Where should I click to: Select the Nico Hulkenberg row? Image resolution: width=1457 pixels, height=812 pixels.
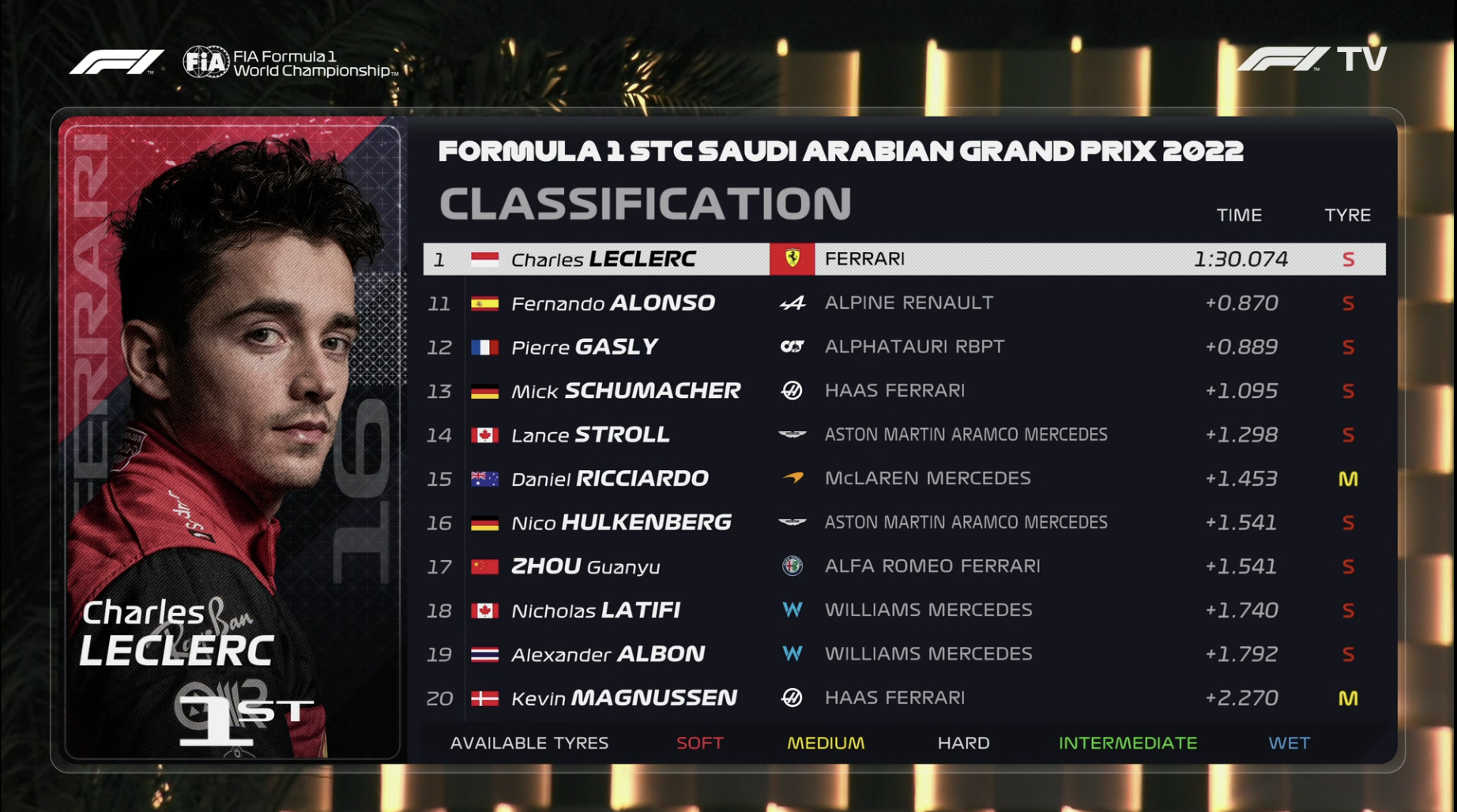(903, 522)
